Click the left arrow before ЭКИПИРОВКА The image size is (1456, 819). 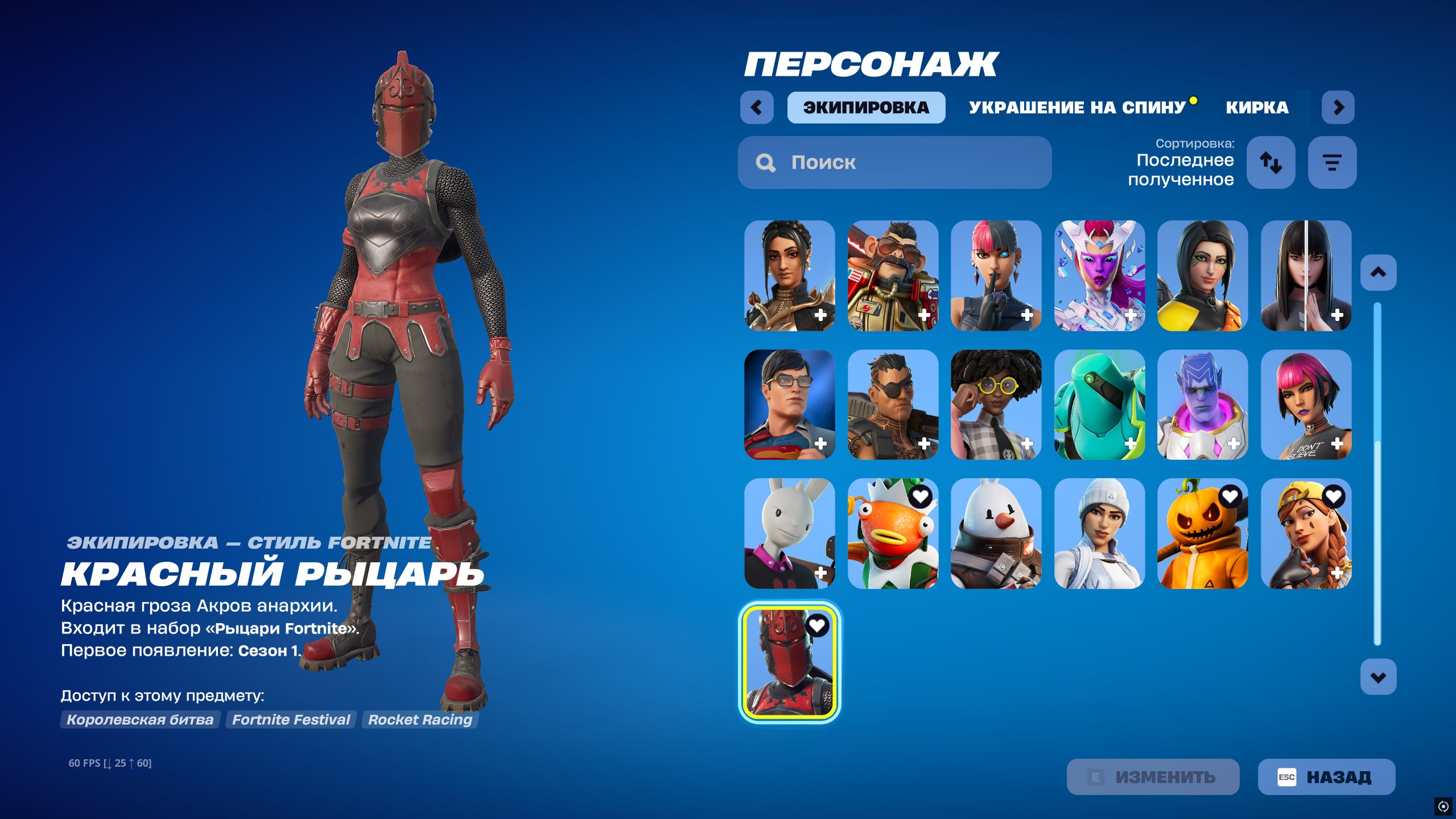757,107
